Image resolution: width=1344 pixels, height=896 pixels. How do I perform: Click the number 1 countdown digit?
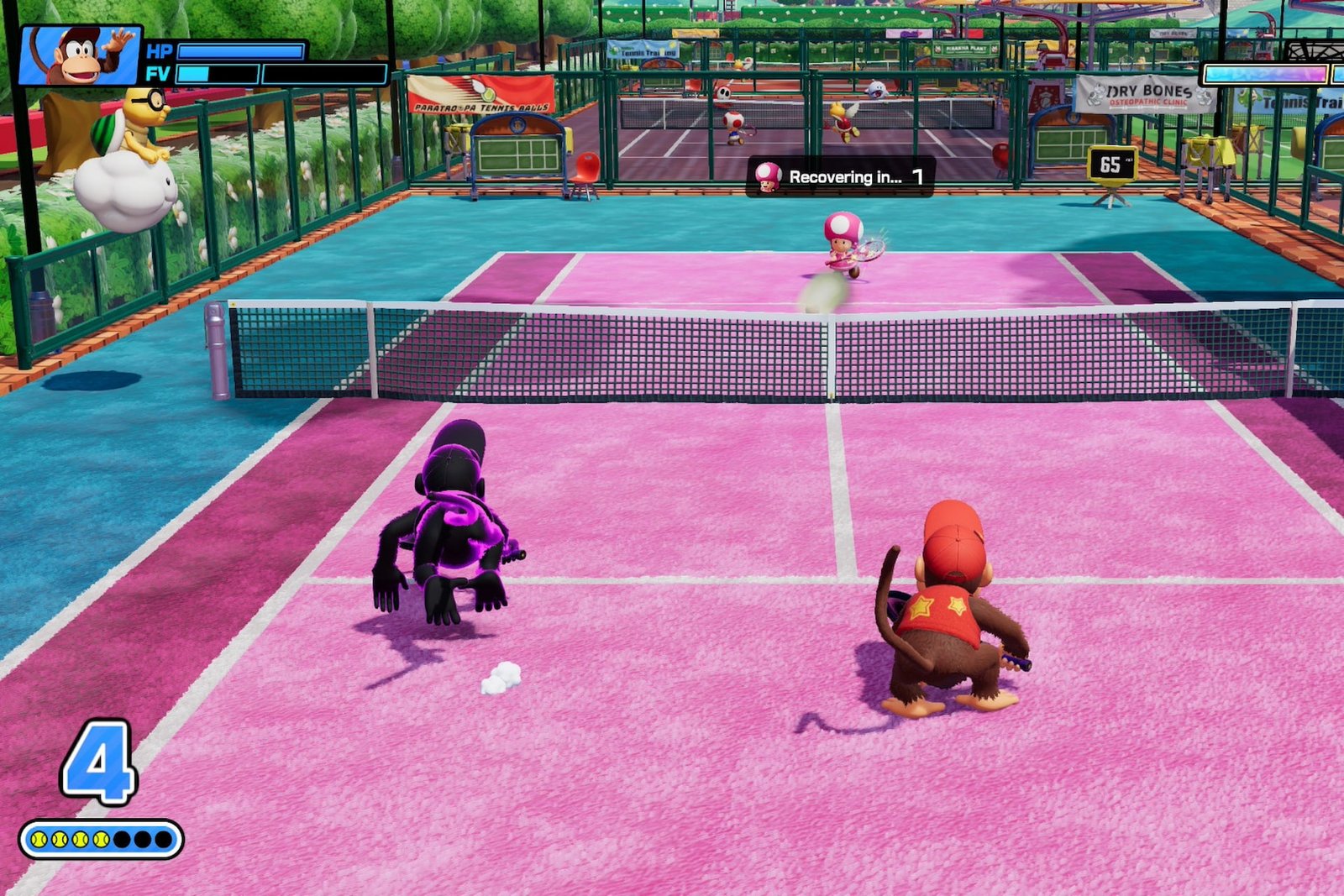[x=919, y=176]
